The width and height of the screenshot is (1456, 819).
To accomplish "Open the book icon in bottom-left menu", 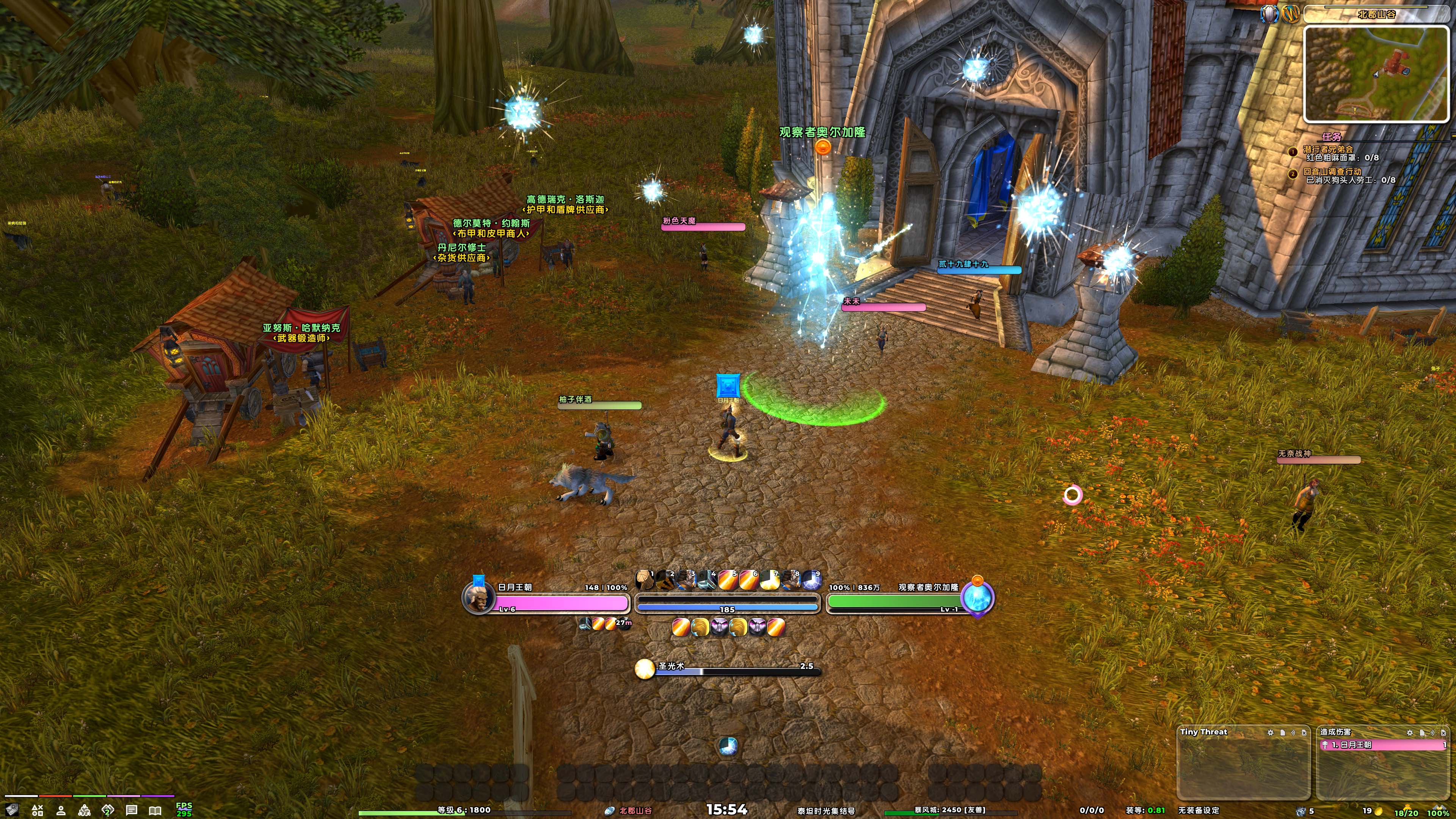I will click(x=155, y=811).
